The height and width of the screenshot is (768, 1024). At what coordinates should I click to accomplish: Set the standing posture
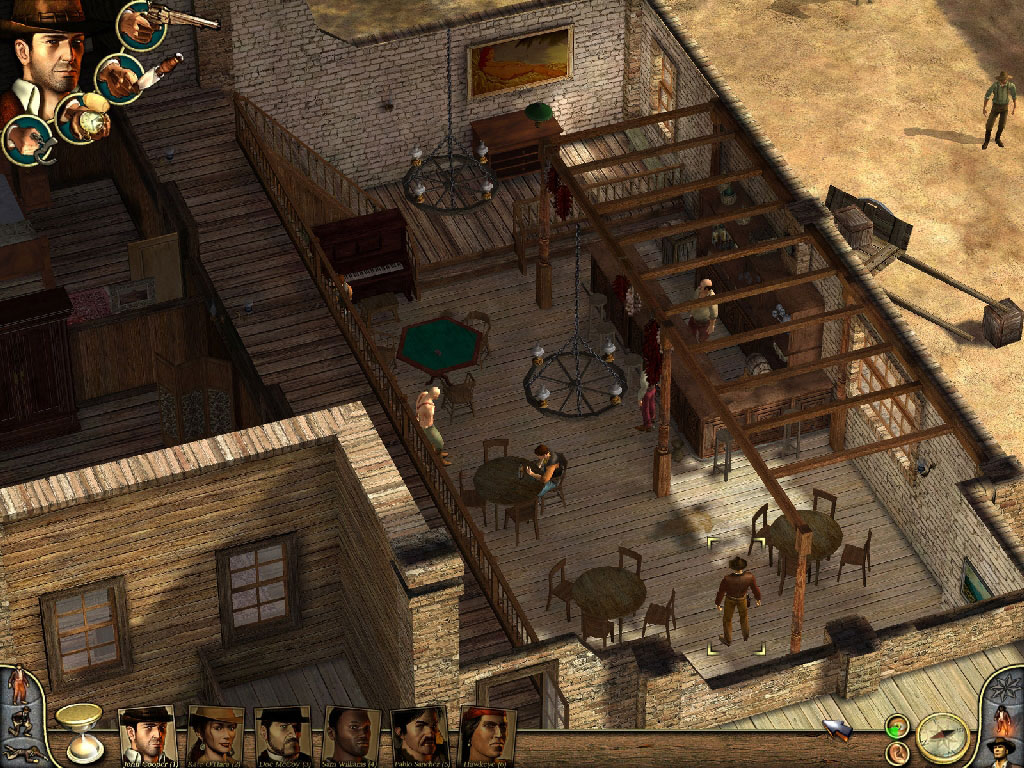pos(17,683)
